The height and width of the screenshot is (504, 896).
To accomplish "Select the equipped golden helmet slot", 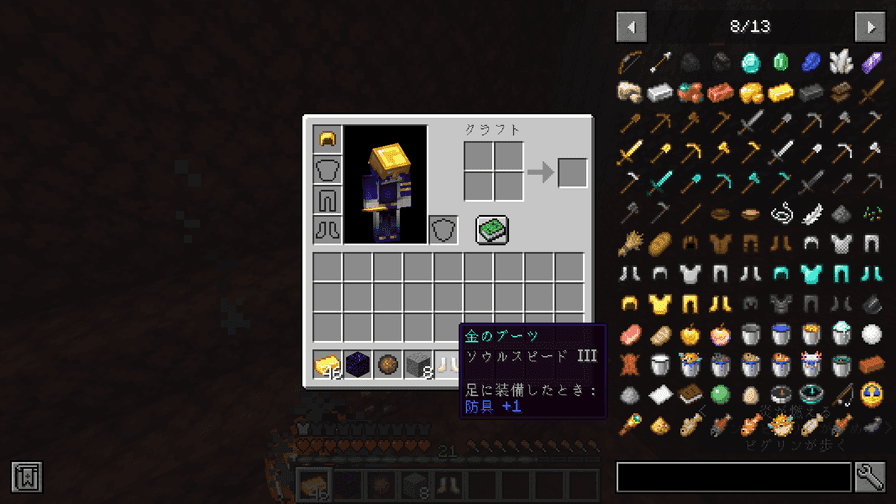I will pos(328,139).
